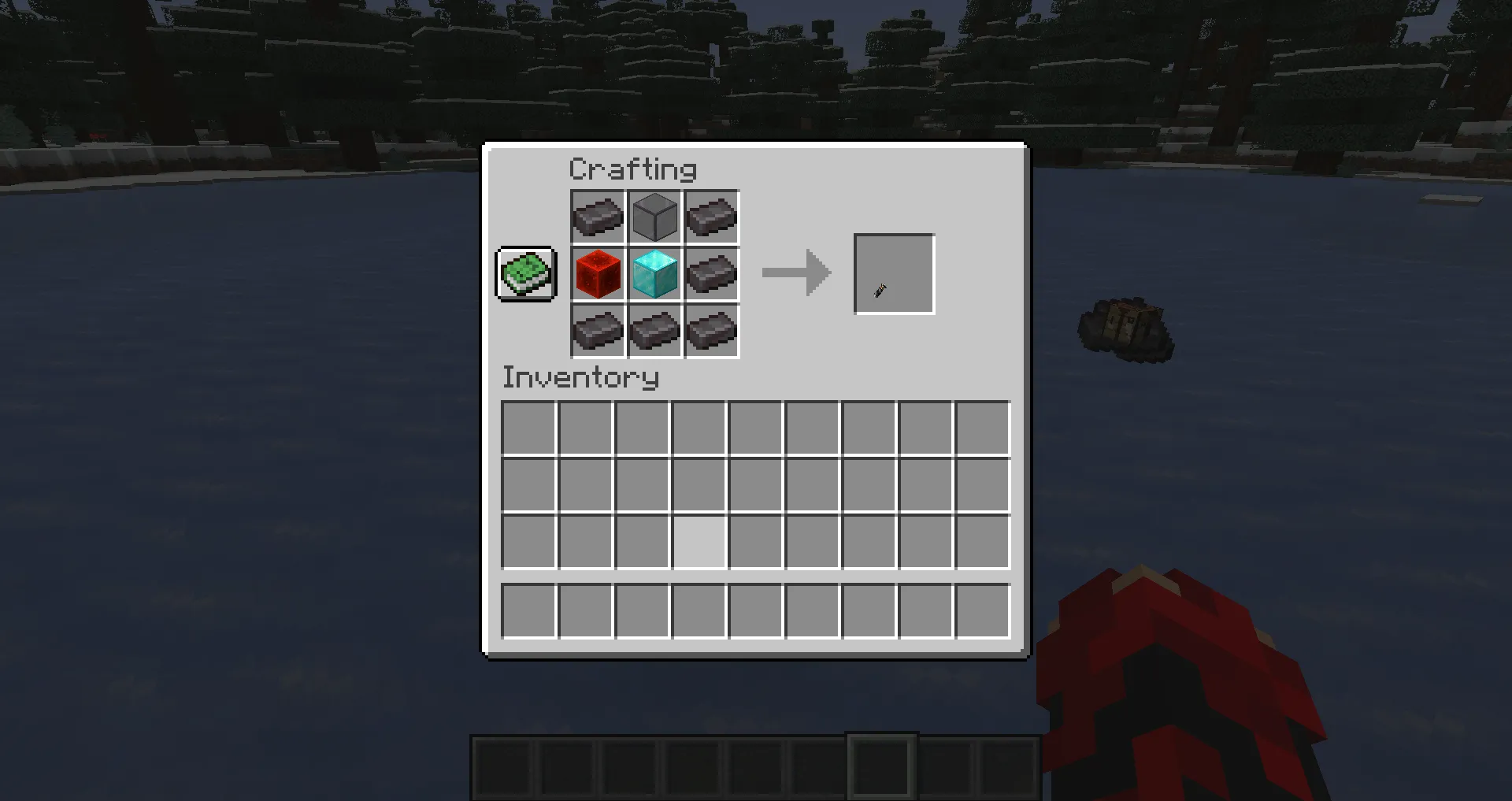Select the last slot in the inventory bottom row

click(x=981, y=611)
